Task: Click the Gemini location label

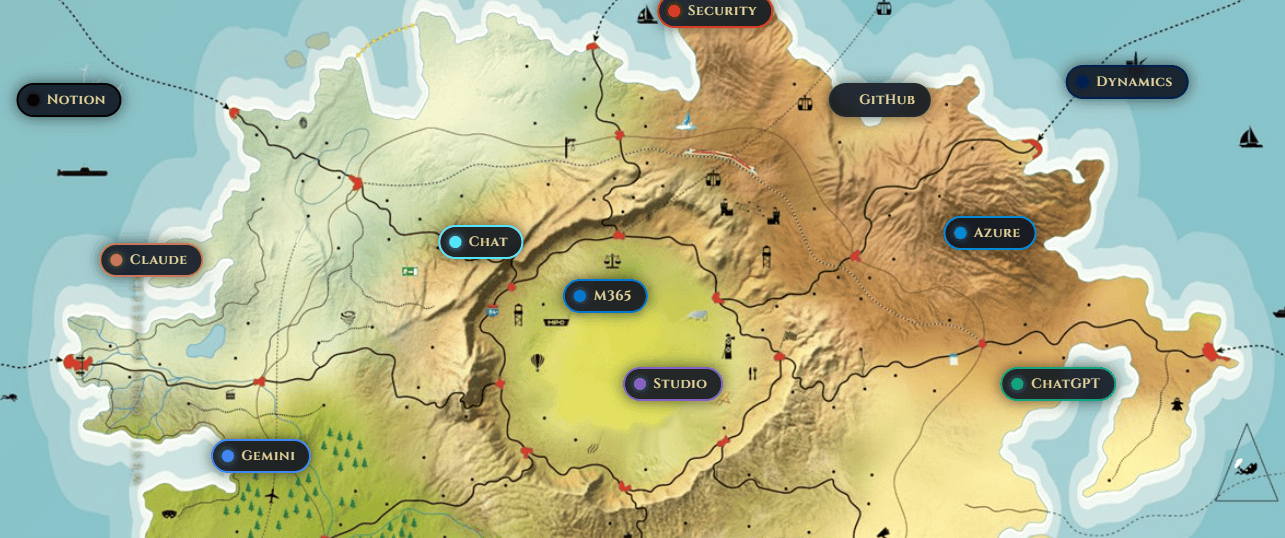Action: 260,456
